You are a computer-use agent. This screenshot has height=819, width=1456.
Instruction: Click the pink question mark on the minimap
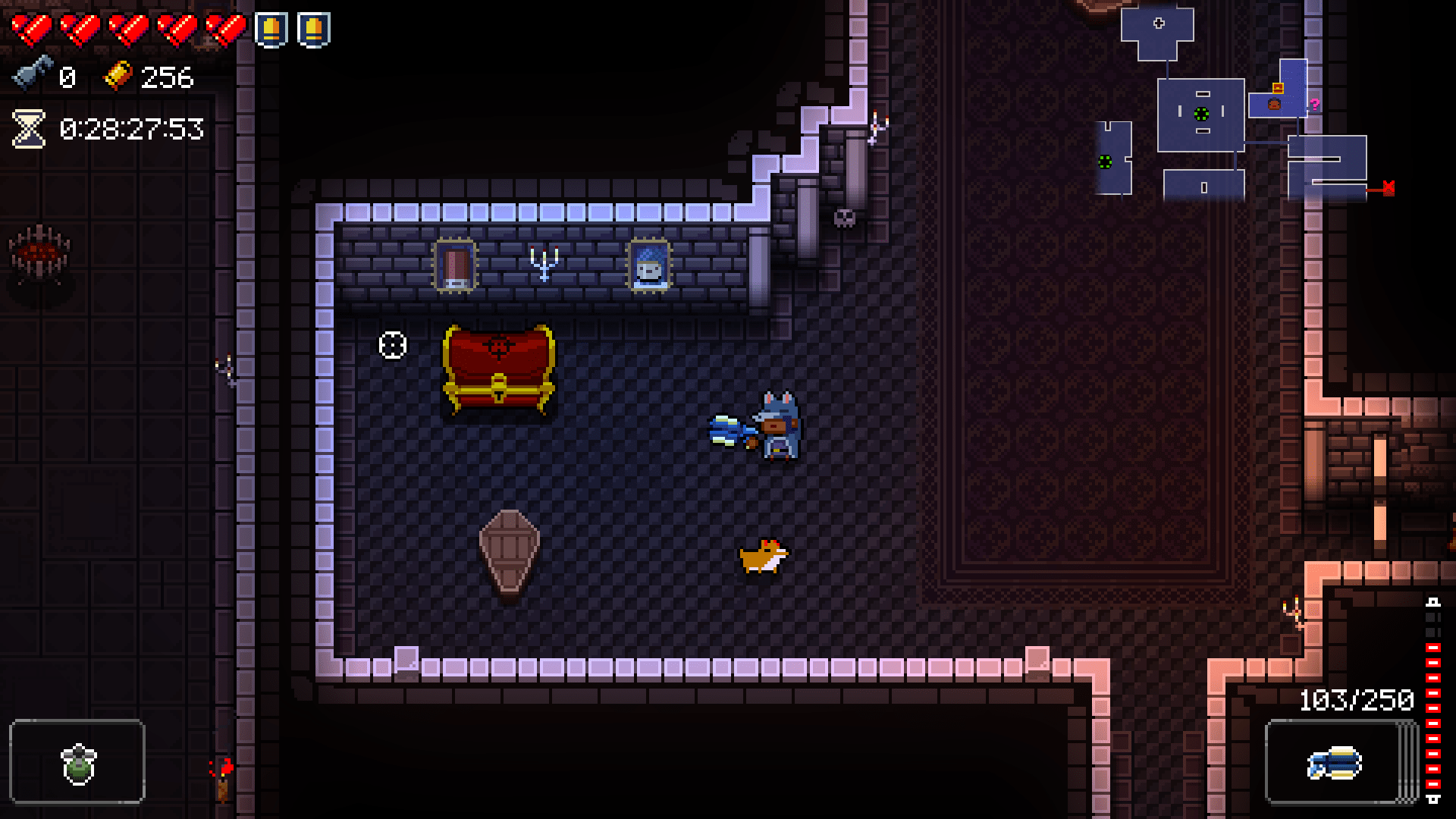tap(1314, 105)
